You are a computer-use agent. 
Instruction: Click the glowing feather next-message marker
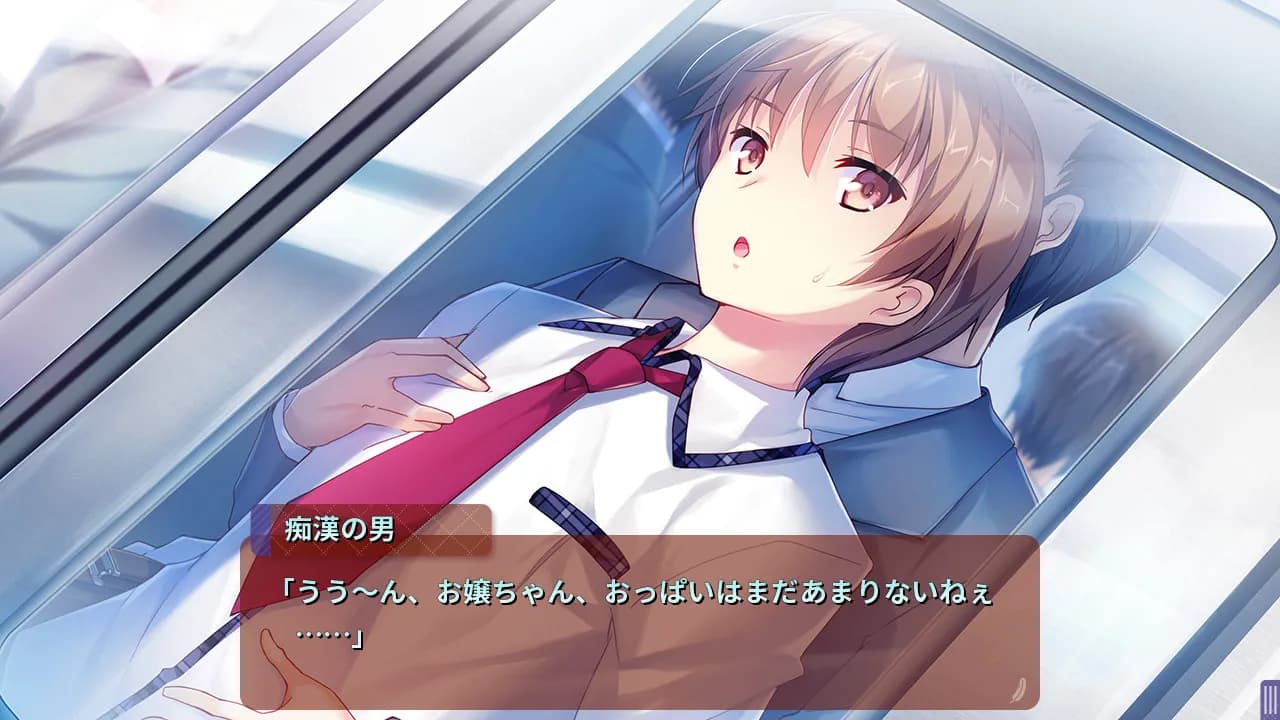[1018, 688]
